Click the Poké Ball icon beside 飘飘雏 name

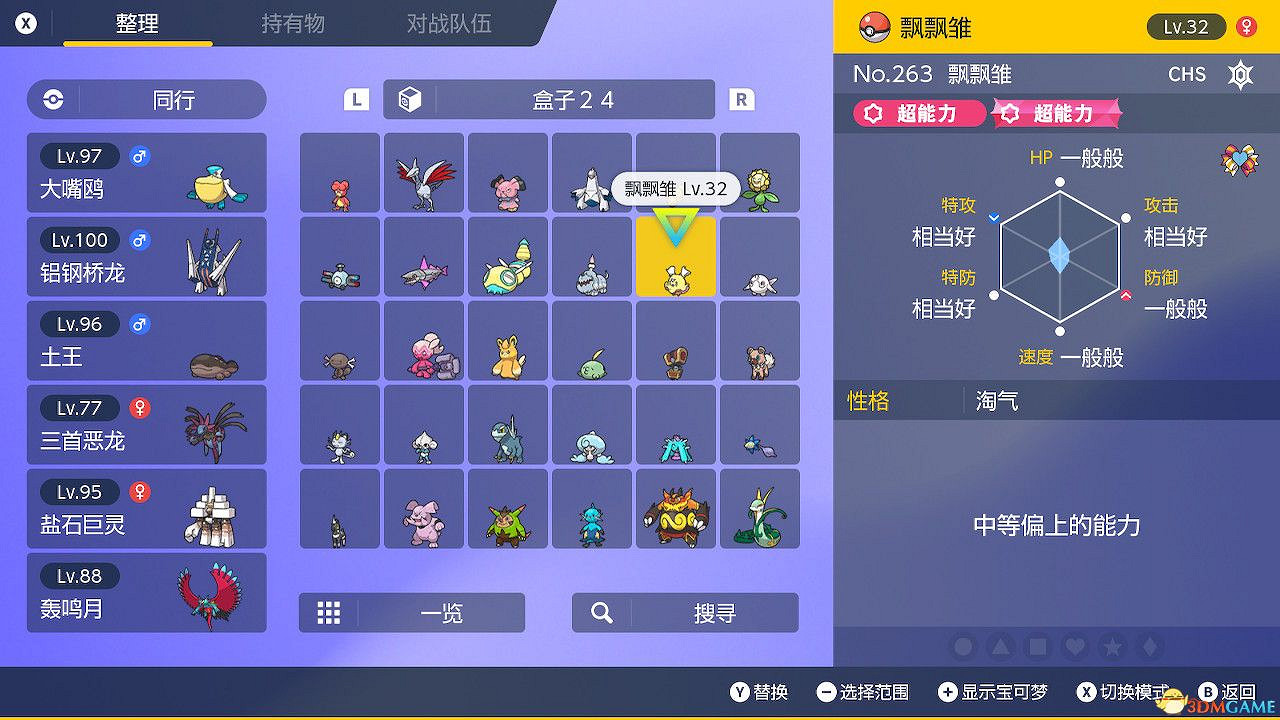tap(874, 27)
